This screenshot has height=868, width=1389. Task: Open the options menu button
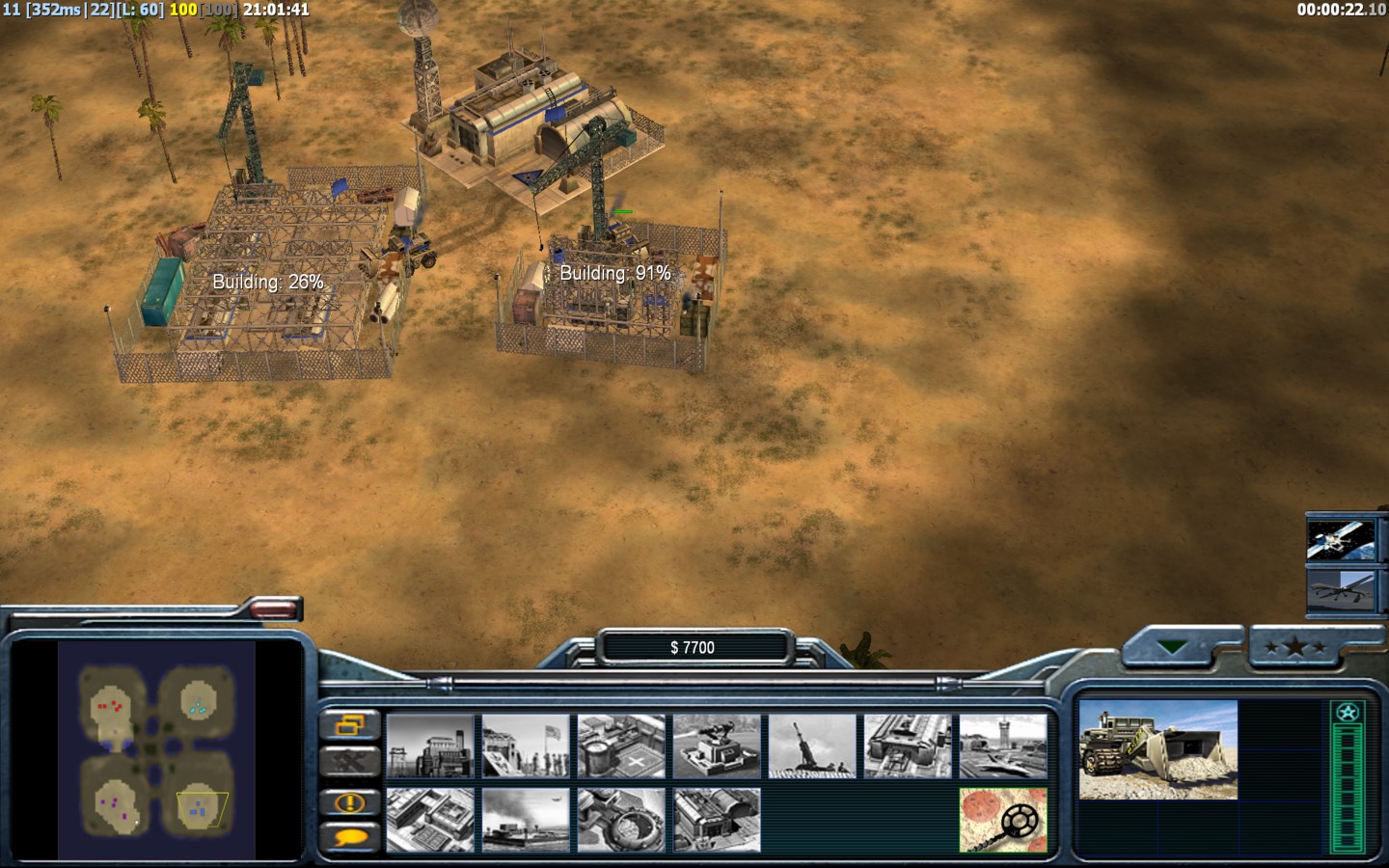tap(348, 724)
